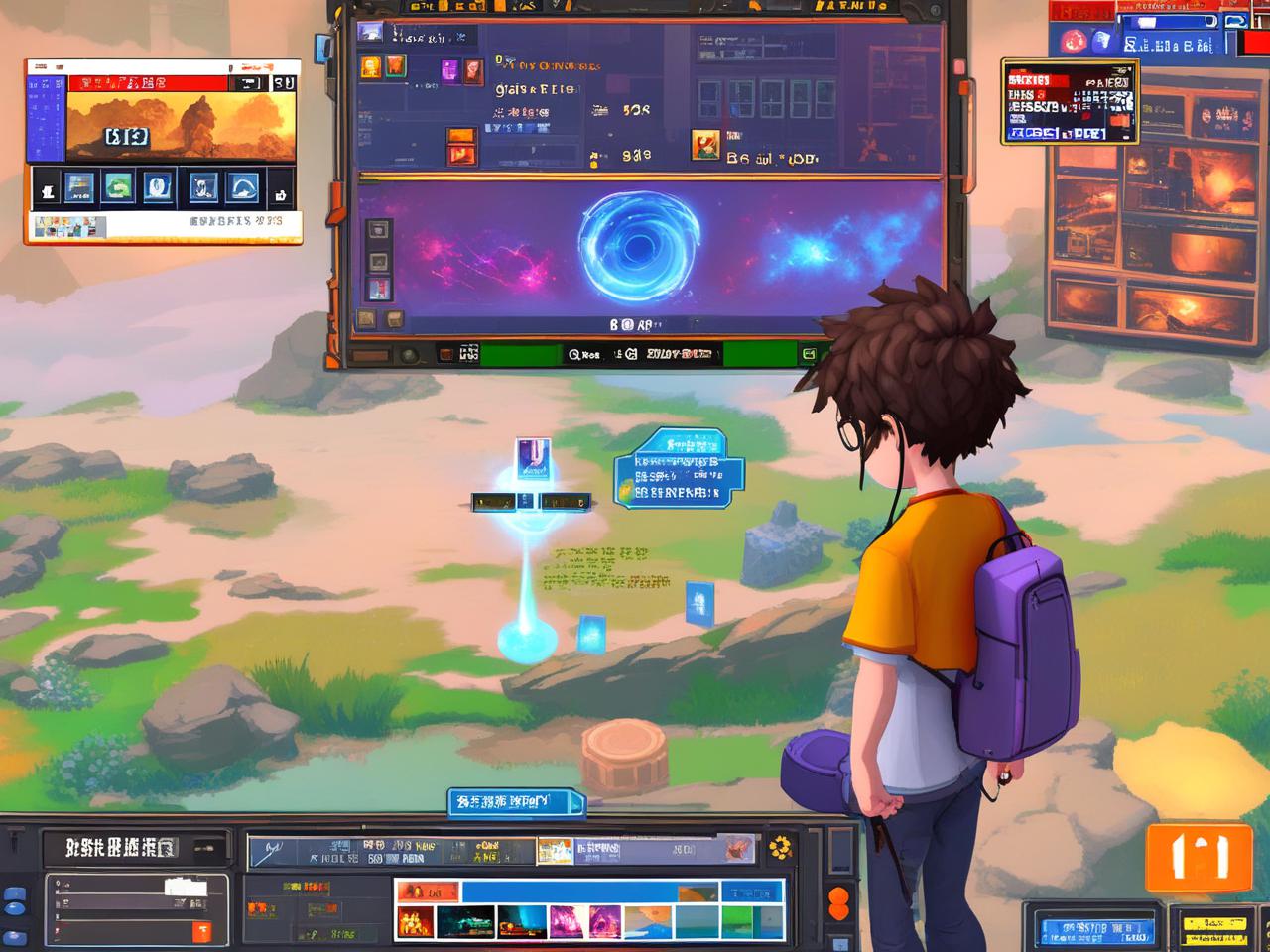
Task: Click the yellow-framed red info panel
Action: tap(1070, 101)
